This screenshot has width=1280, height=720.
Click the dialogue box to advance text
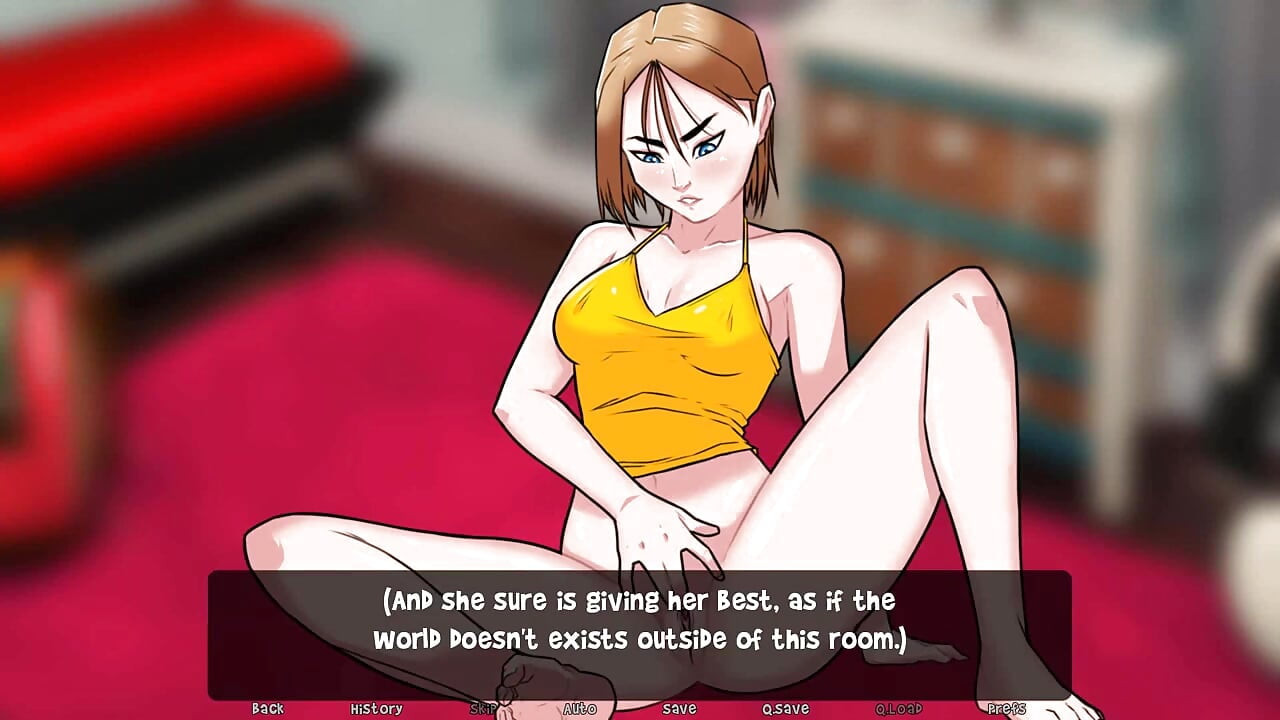click(x=640, y=620)
